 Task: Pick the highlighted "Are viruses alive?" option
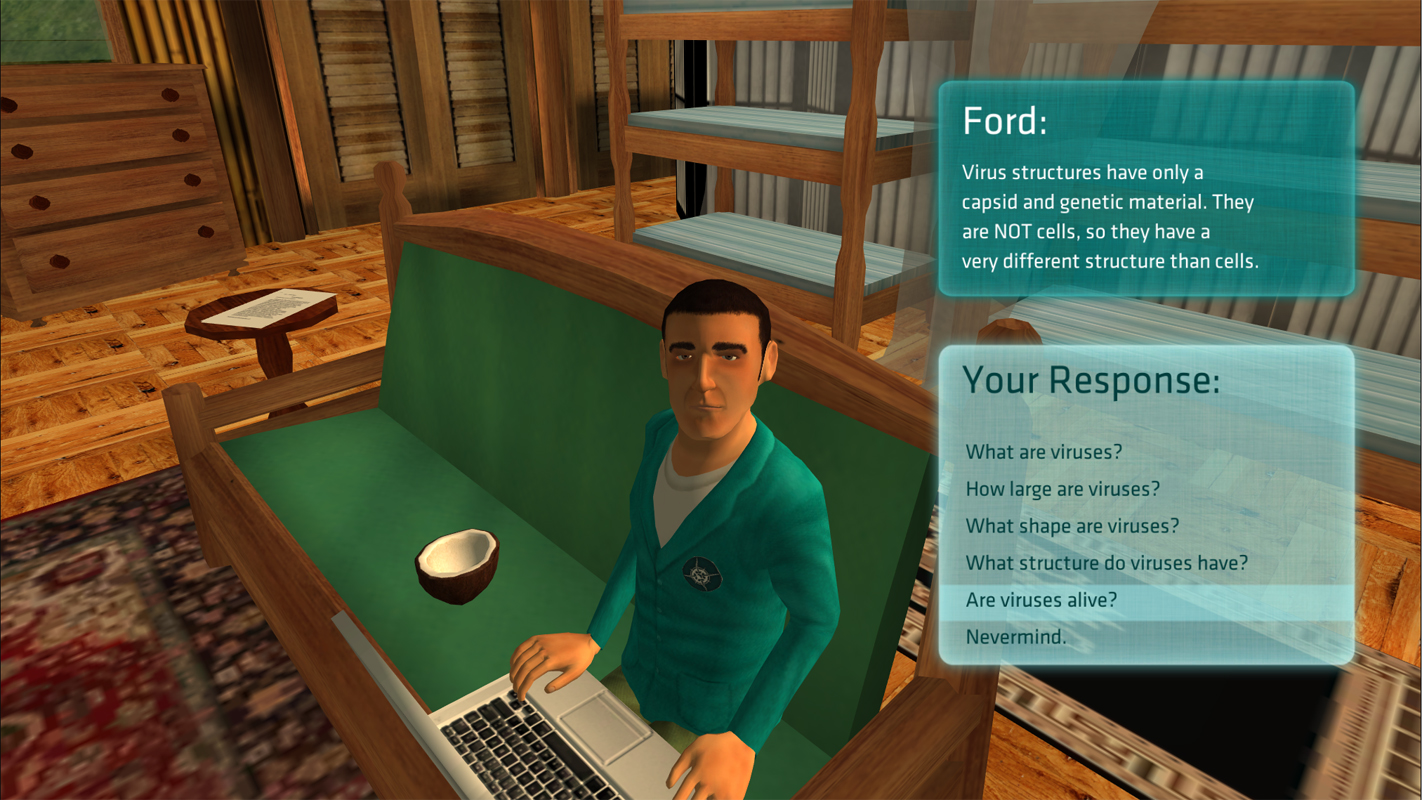pyautogui.click(x=1041, y=600)
